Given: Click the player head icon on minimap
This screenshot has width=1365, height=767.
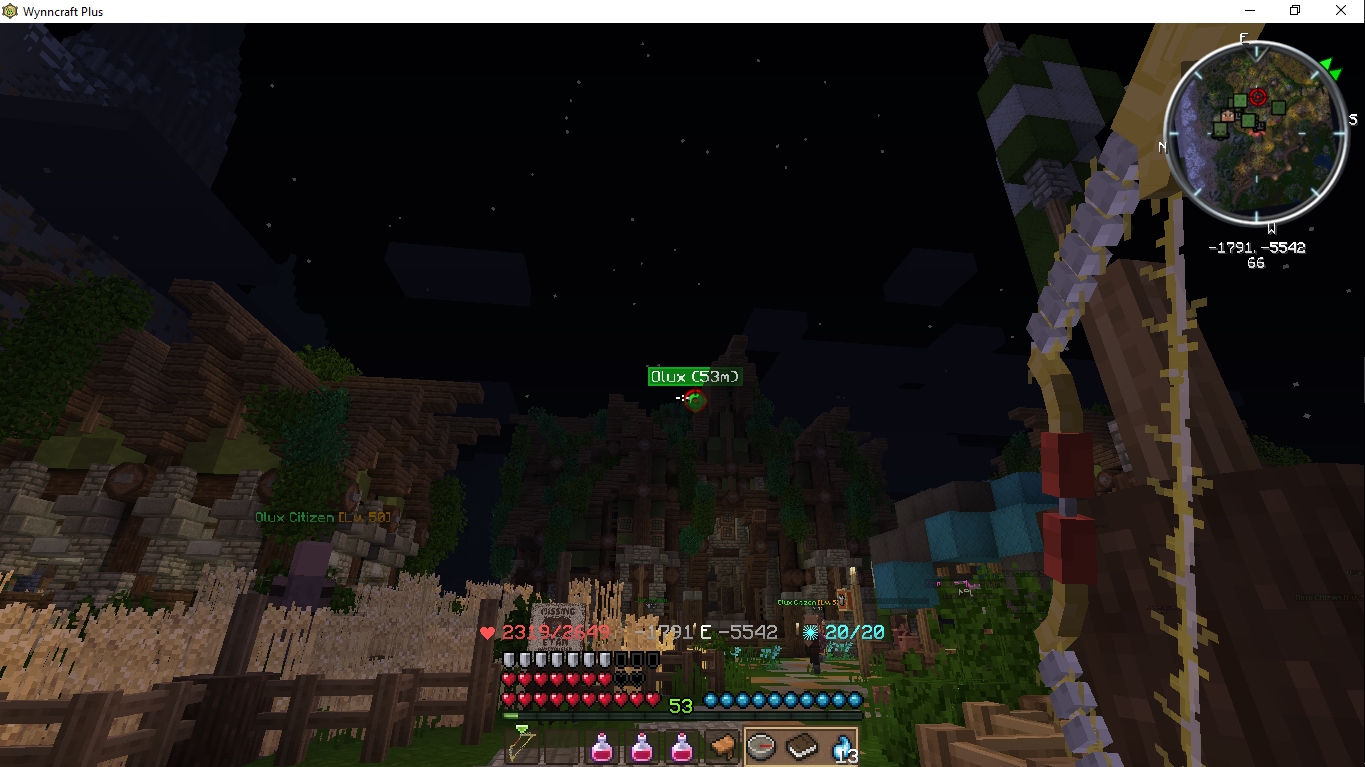Looking at the screenshot, I should coord(1229,118).
